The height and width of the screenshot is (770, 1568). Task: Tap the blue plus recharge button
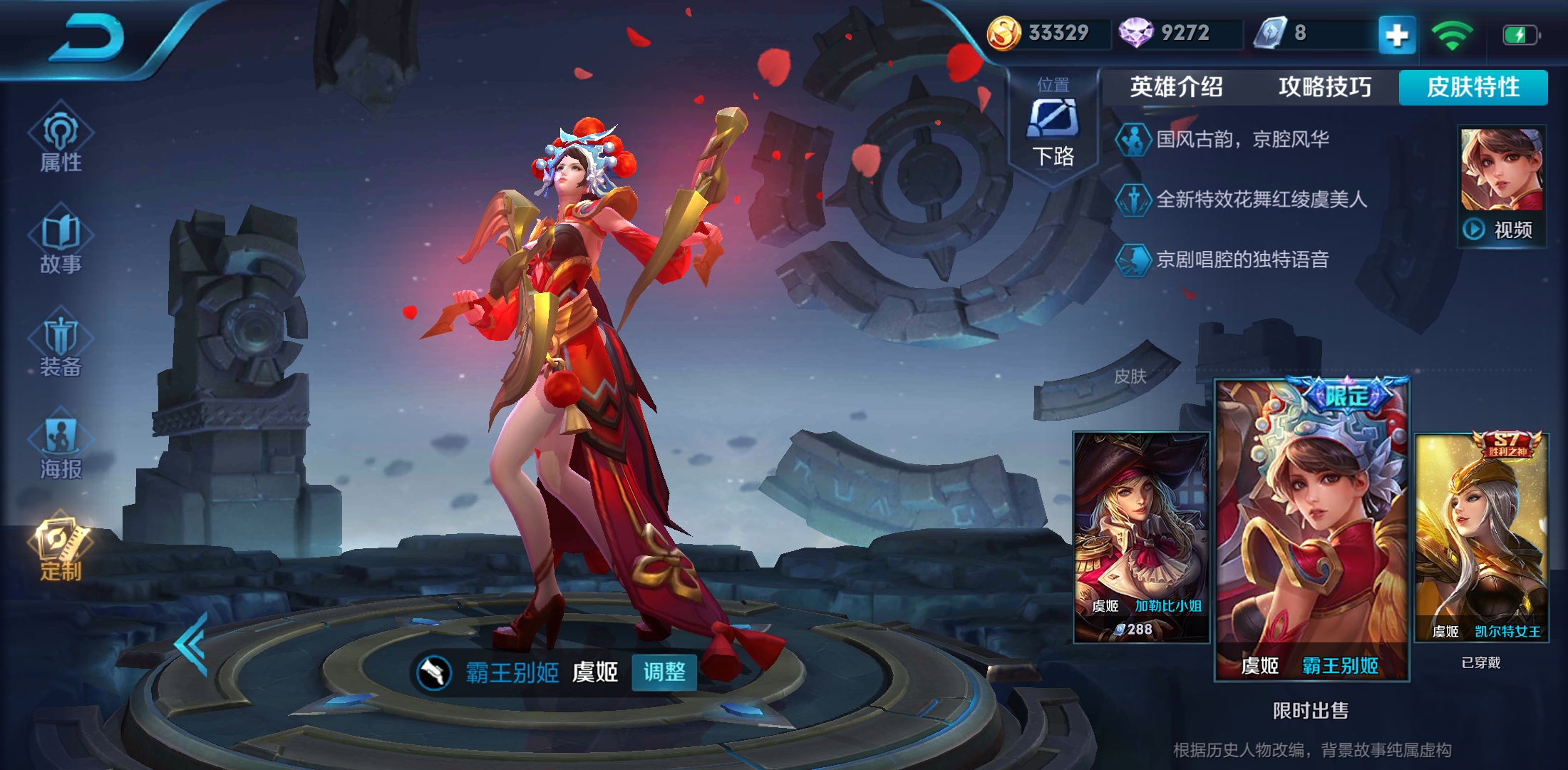(x=1396, y=34)
